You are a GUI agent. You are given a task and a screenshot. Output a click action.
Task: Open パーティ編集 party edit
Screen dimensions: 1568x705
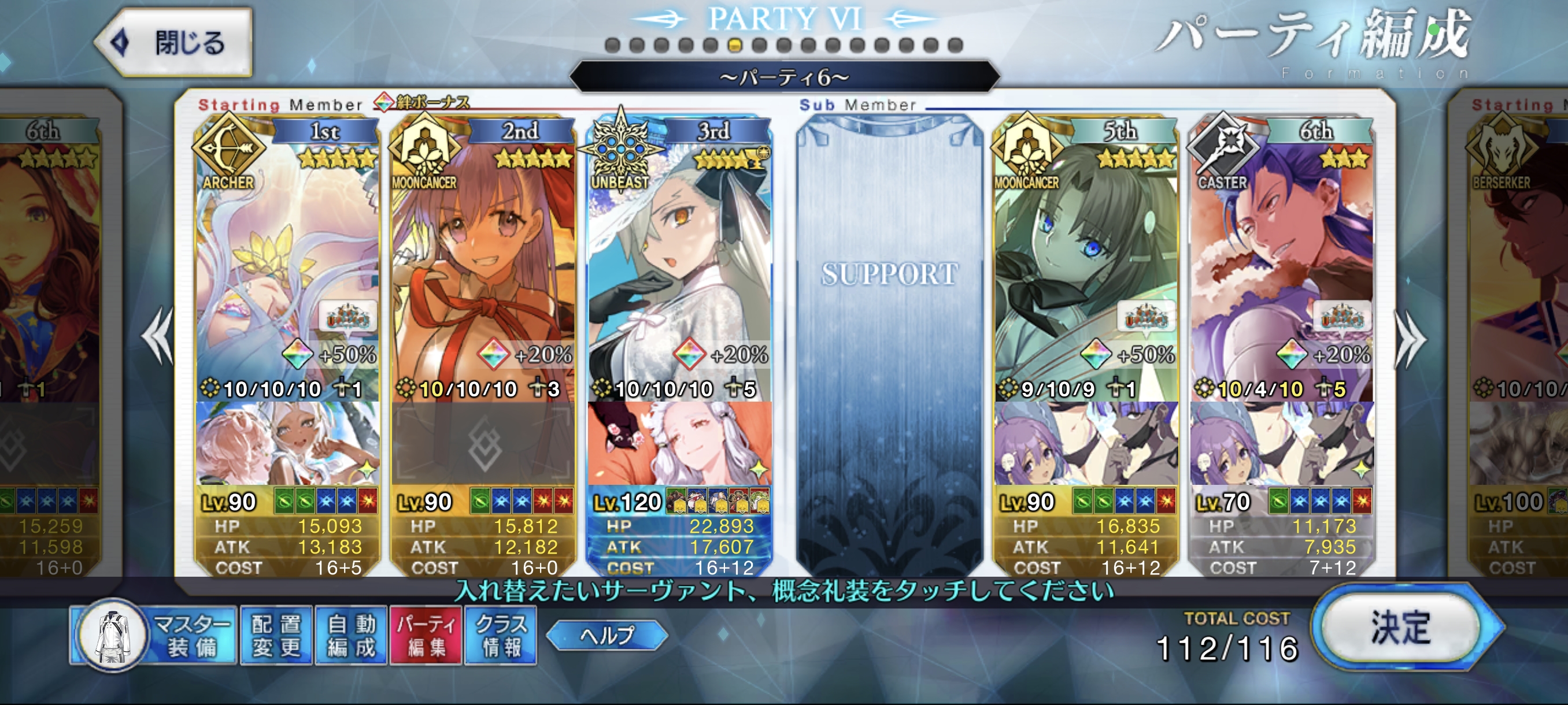(x=426, y=635)
